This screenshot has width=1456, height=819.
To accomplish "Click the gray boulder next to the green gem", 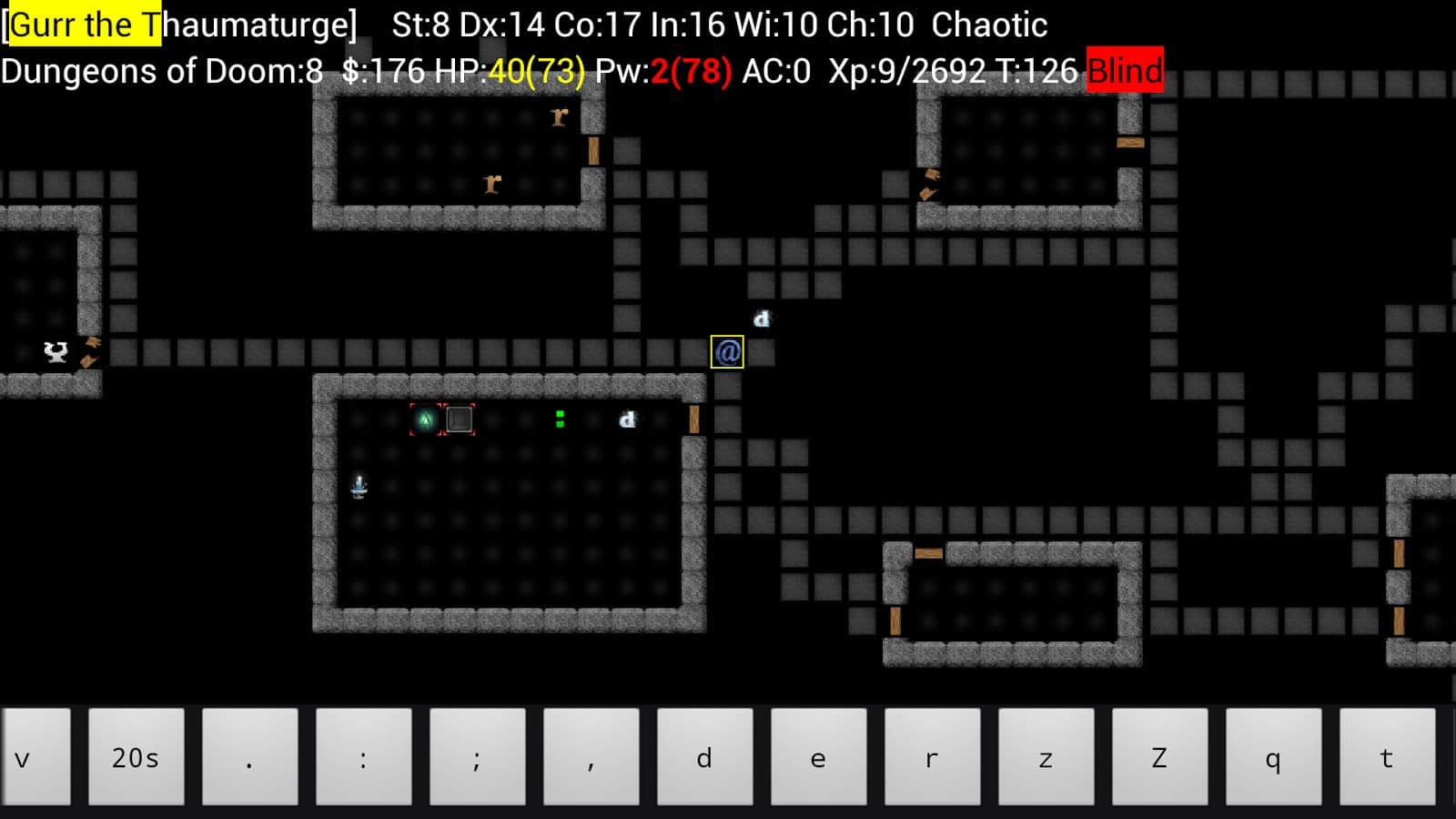I will click(459, 420).
